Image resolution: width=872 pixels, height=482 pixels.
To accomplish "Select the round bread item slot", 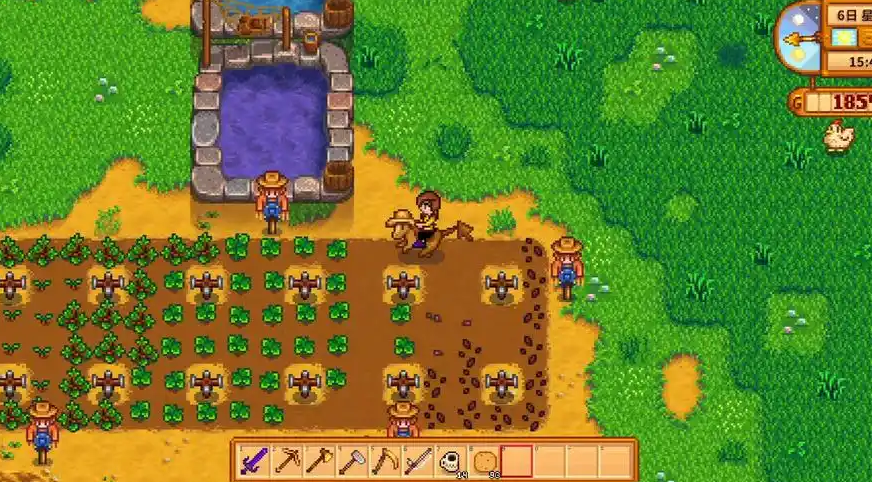I will tap(484, 462).
